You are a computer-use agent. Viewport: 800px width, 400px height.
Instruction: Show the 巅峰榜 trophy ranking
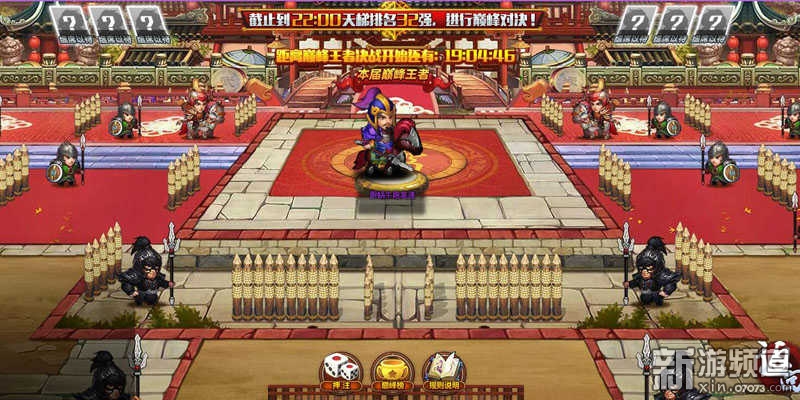391,370
